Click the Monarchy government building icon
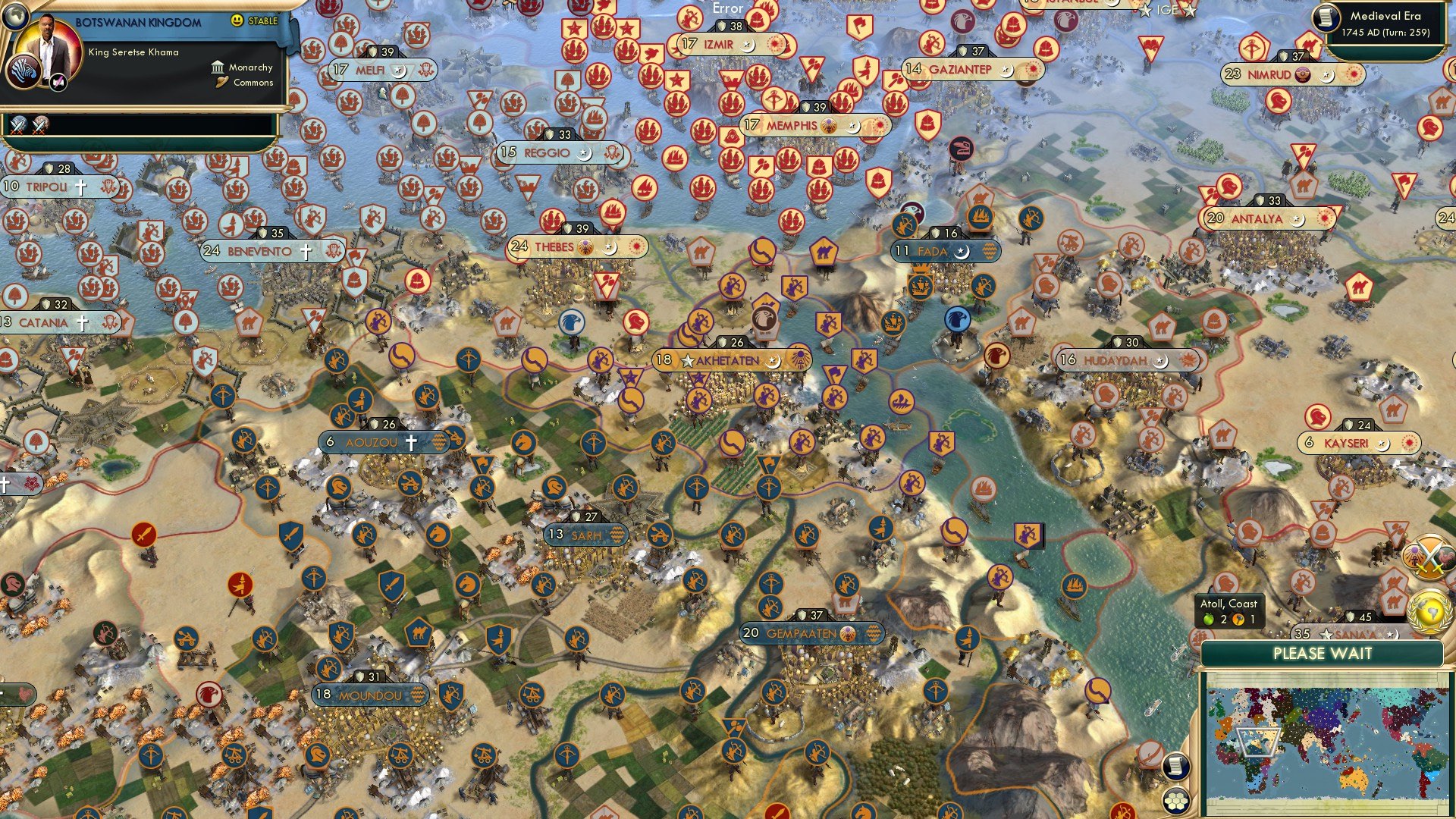Image resolution: width=1456 pixels, height=819 pixels. 218,67
